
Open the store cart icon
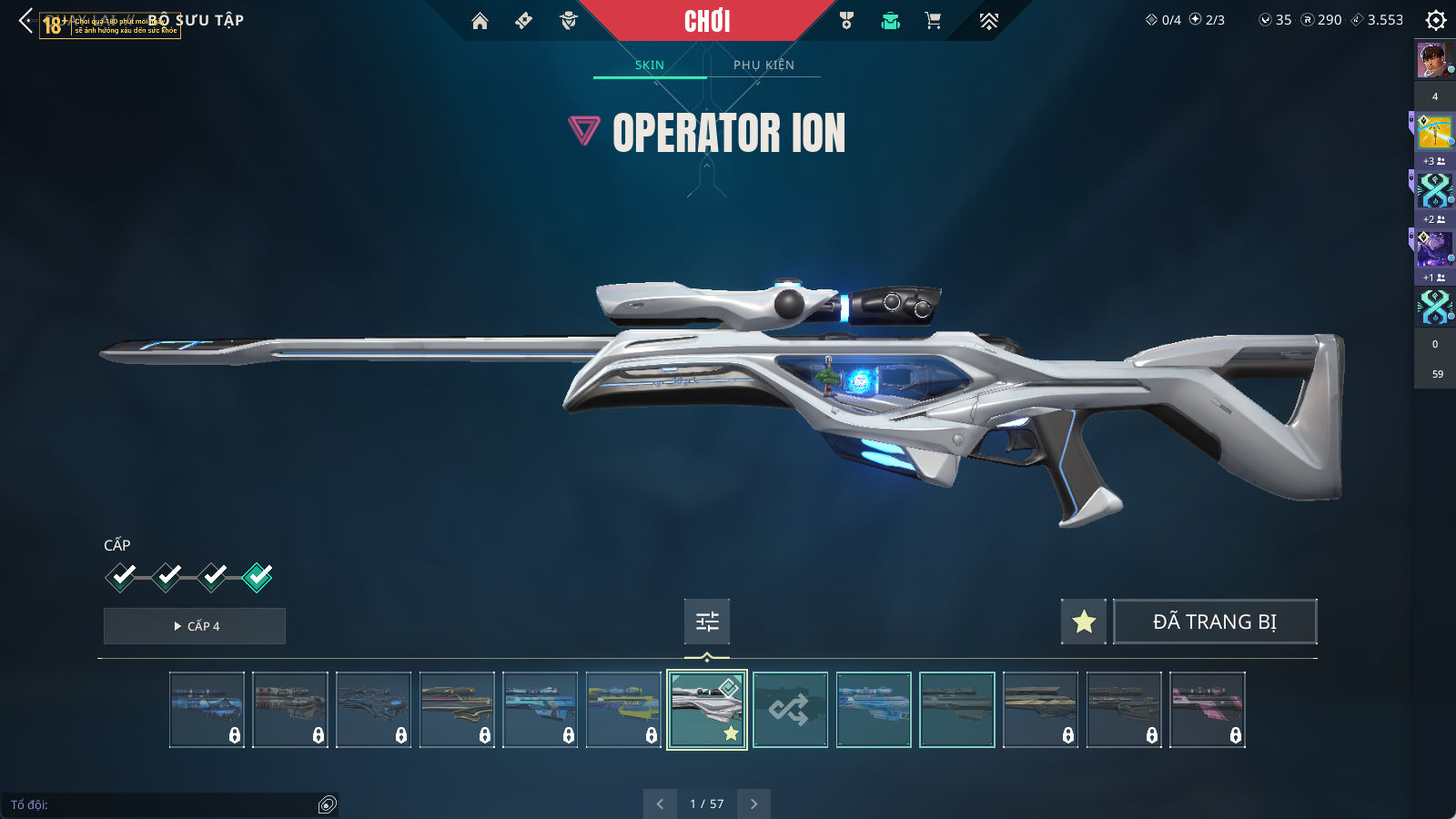933,21
